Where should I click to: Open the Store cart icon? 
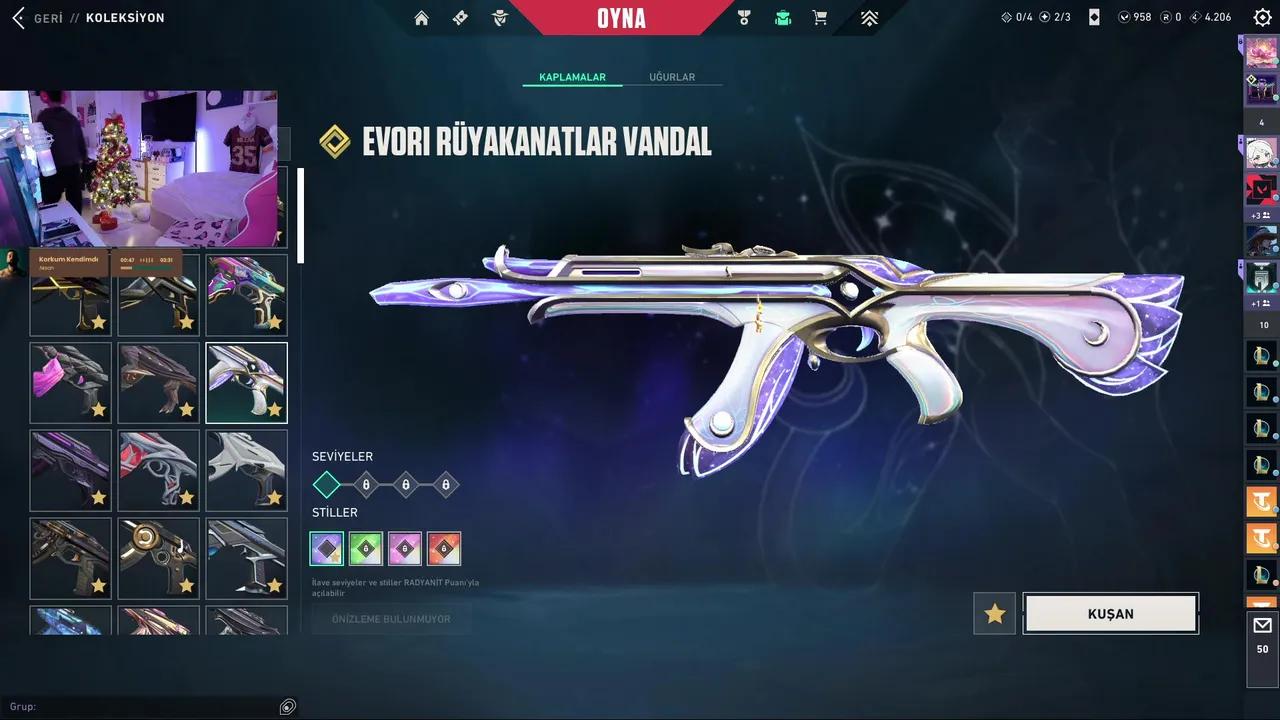pyautogui.click(x=819, y=18)
